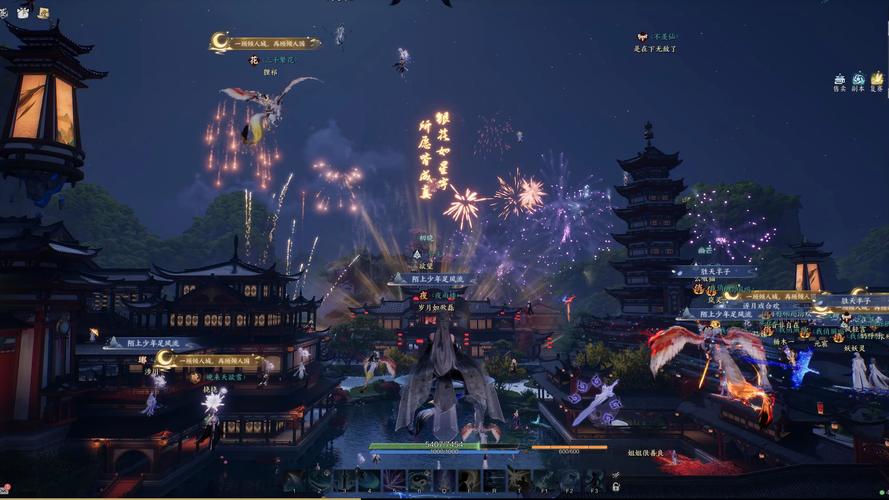Image resolution: width=889 pixels, height=500 pixels.
Task: Activate the skill in hotbar slot 4
Action: click(x=369, y=481)
